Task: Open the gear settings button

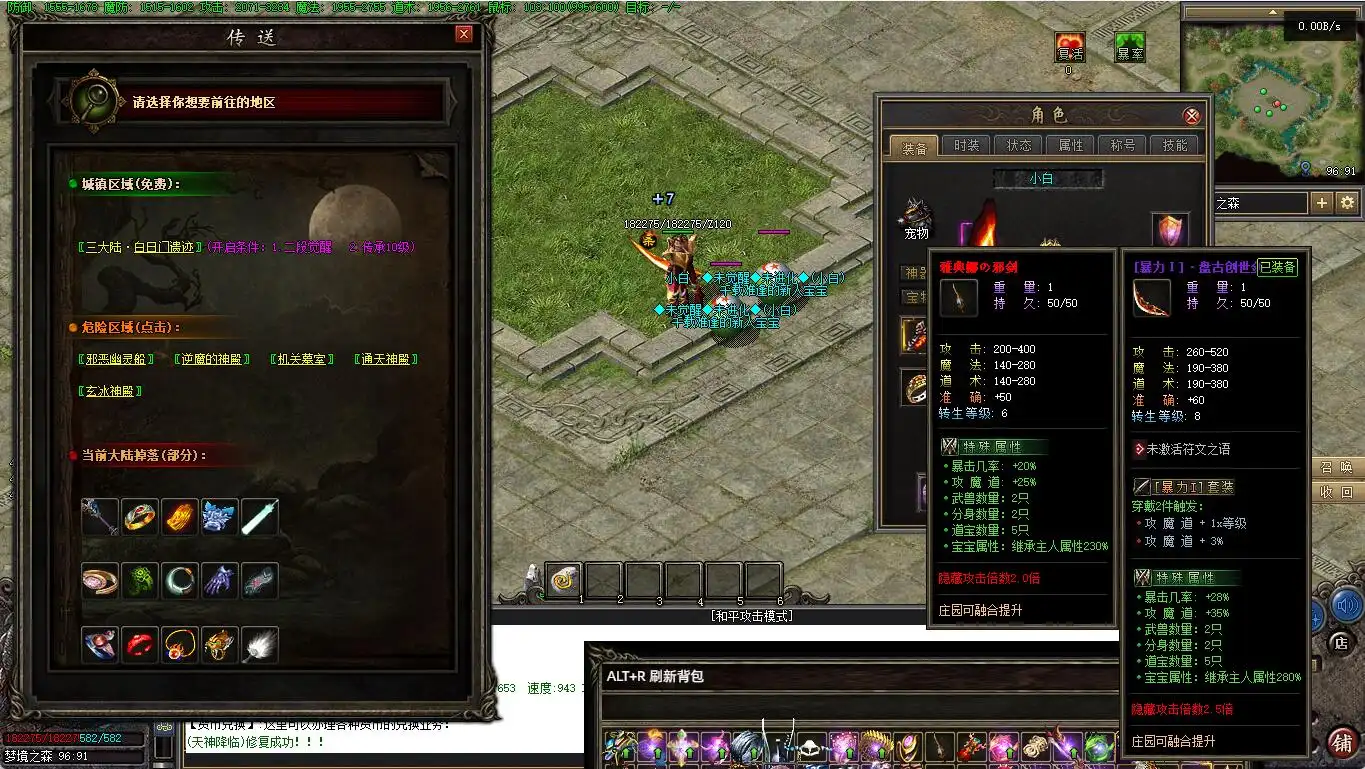Action: (1348, 203)
